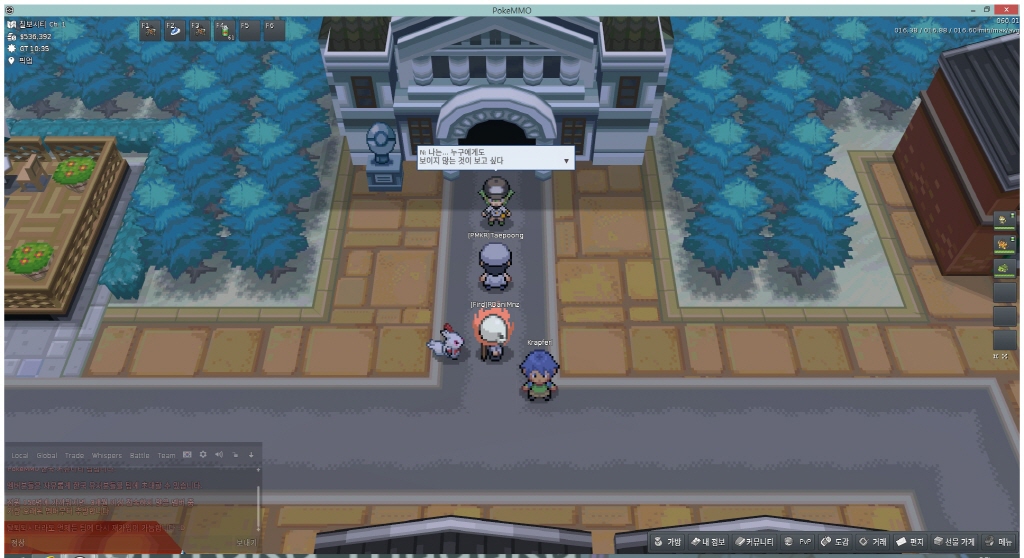Open the 편지 mail button

pyautogui.click(x=909, y=541)
